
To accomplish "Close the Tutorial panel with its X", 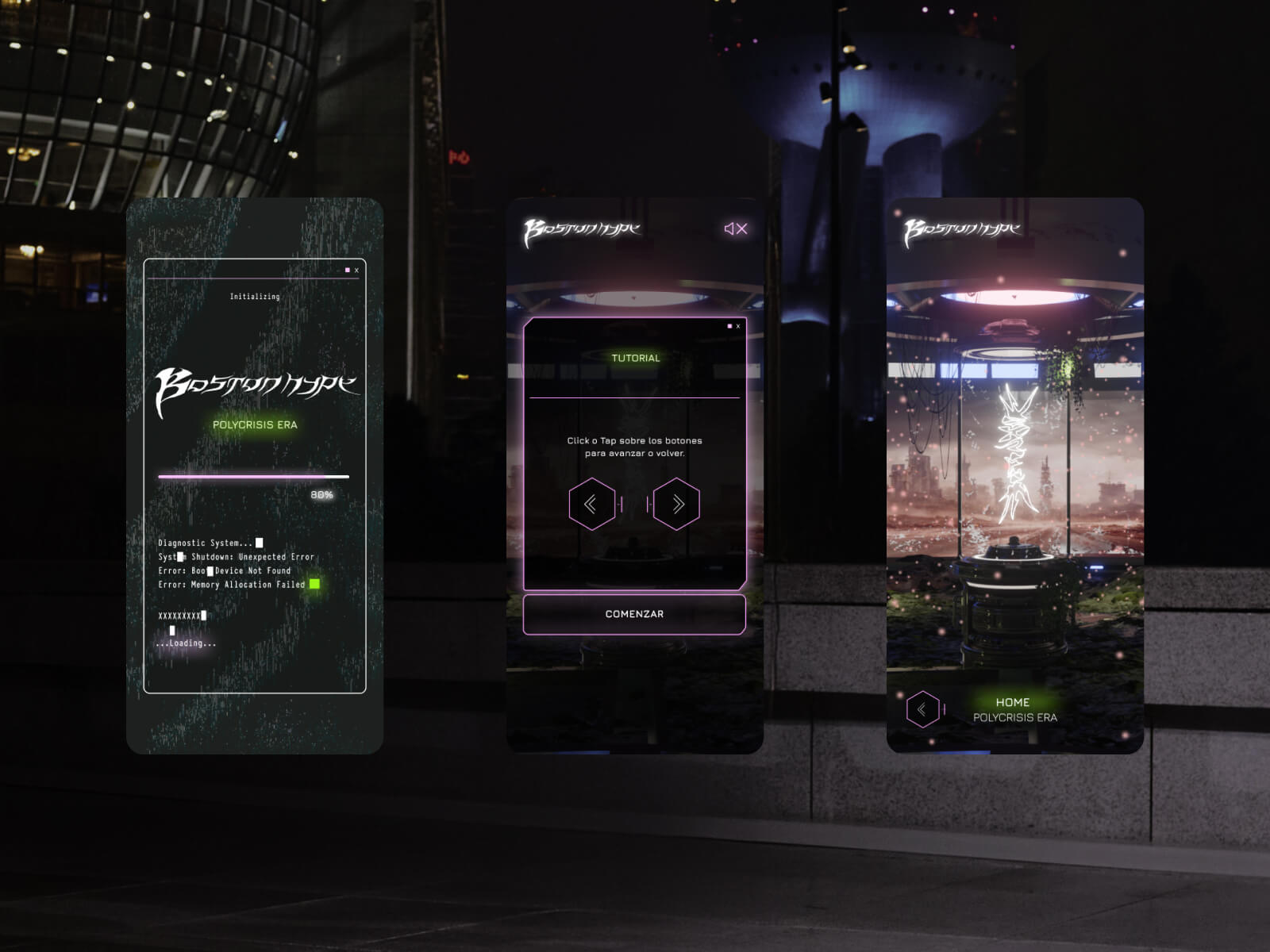I will 738,326.
